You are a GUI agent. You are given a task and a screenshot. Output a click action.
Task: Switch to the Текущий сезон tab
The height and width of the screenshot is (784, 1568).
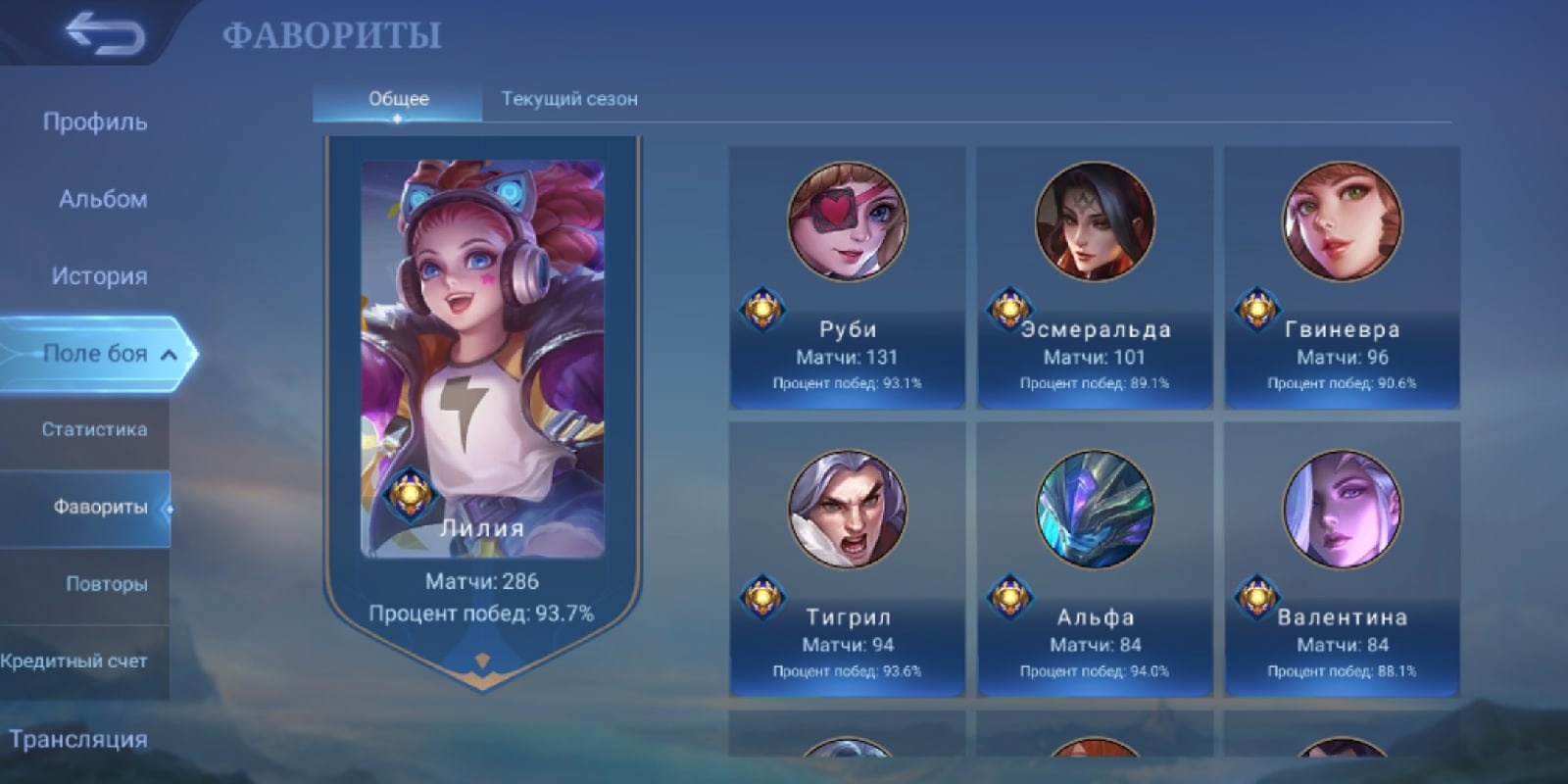point(569,99)
